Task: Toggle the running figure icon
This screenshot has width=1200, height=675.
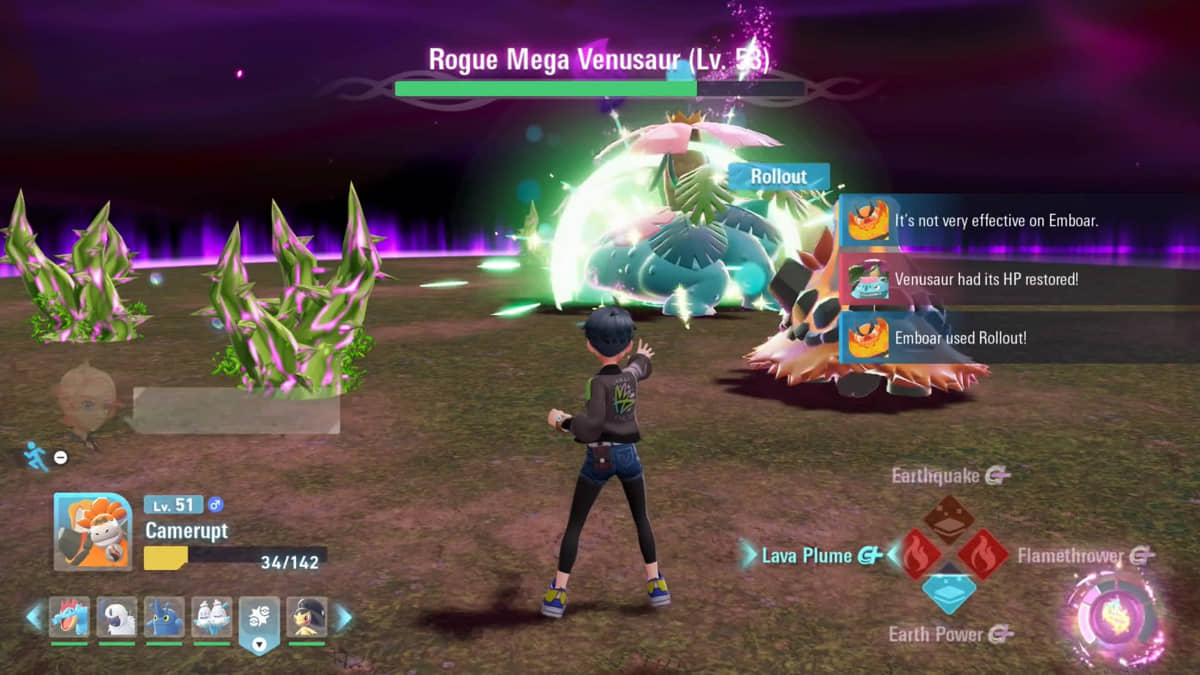Action: 36,456
